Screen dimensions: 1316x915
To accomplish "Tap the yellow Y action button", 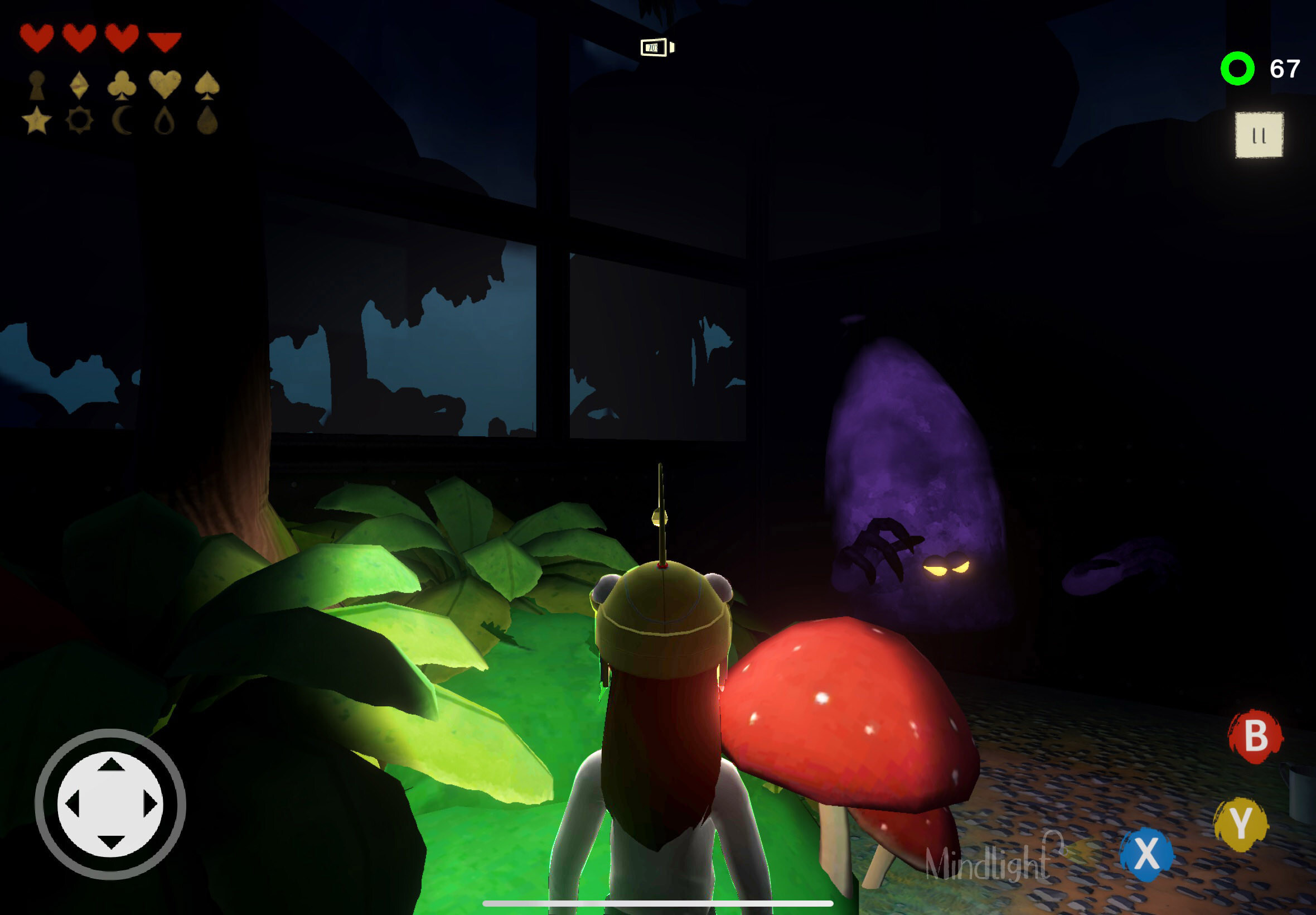I will (x=1241, y=824).
